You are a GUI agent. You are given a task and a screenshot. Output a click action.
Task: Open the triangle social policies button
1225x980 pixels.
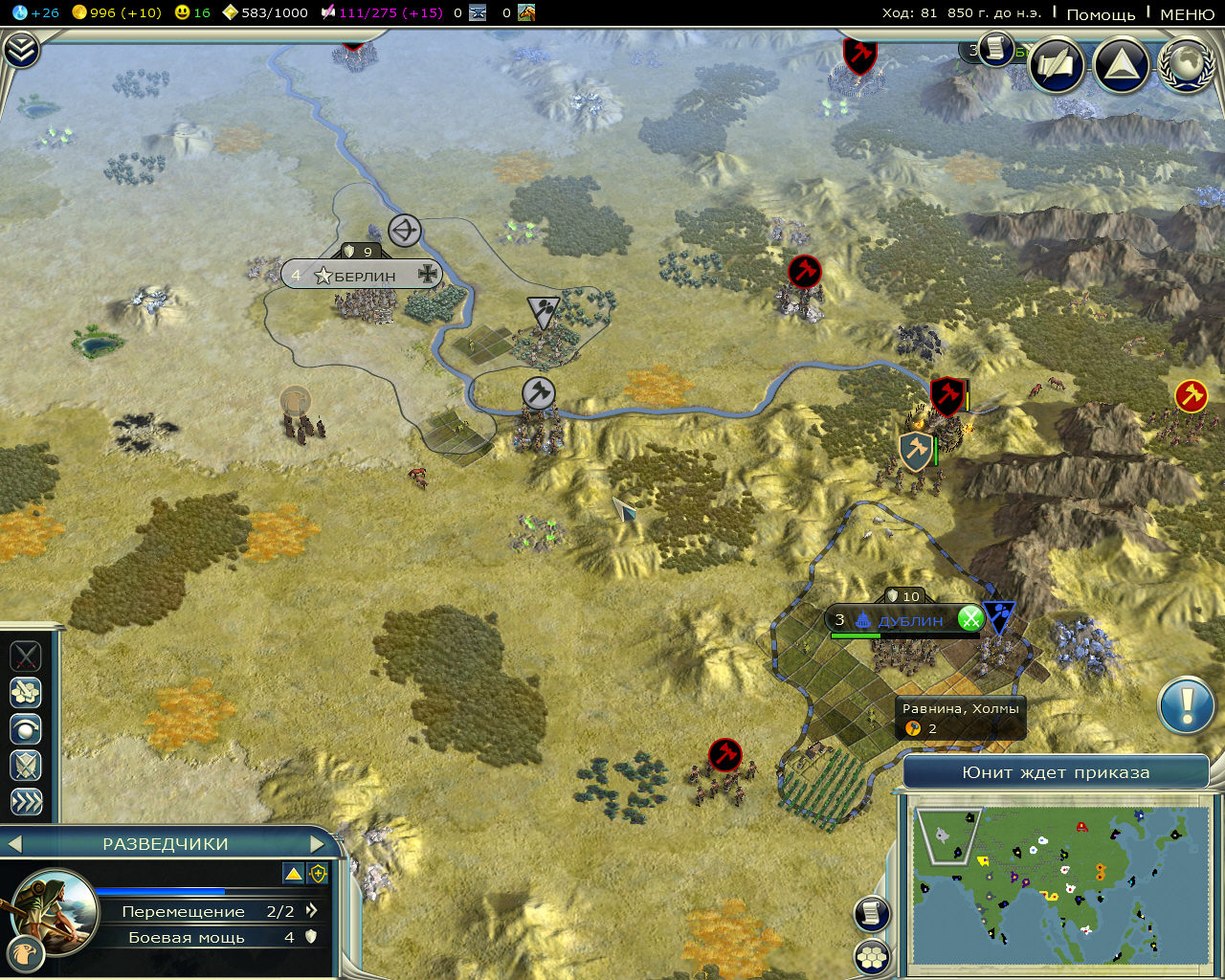pyautogui.click(x=1121, y=64)
